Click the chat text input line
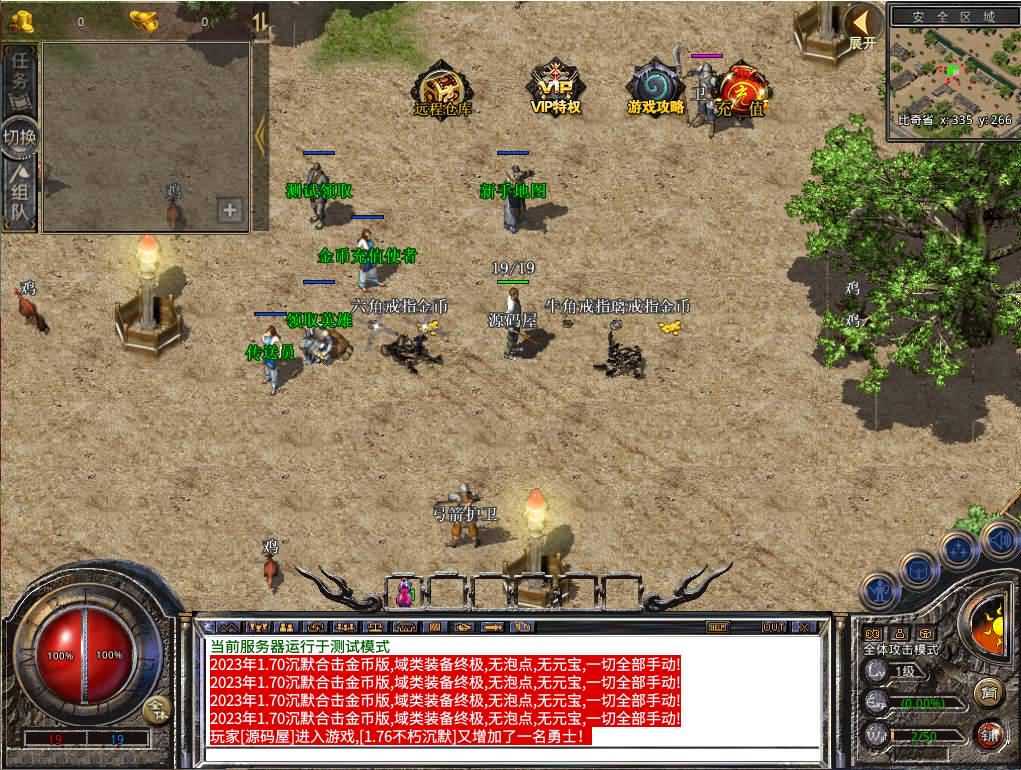1021x770 pixels. [510, 754]
